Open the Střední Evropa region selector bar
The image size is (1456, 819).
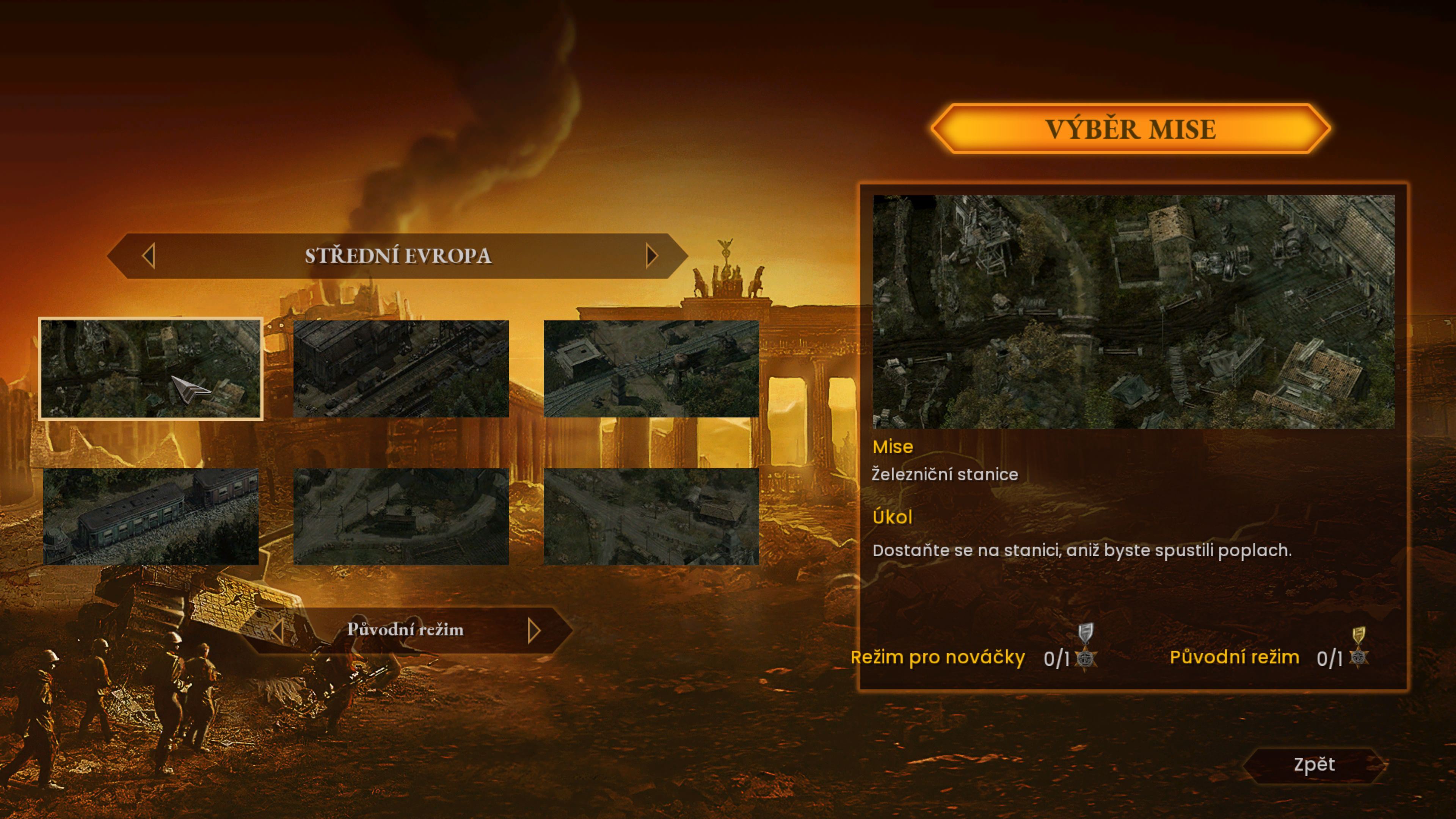(x=398, y=256)
